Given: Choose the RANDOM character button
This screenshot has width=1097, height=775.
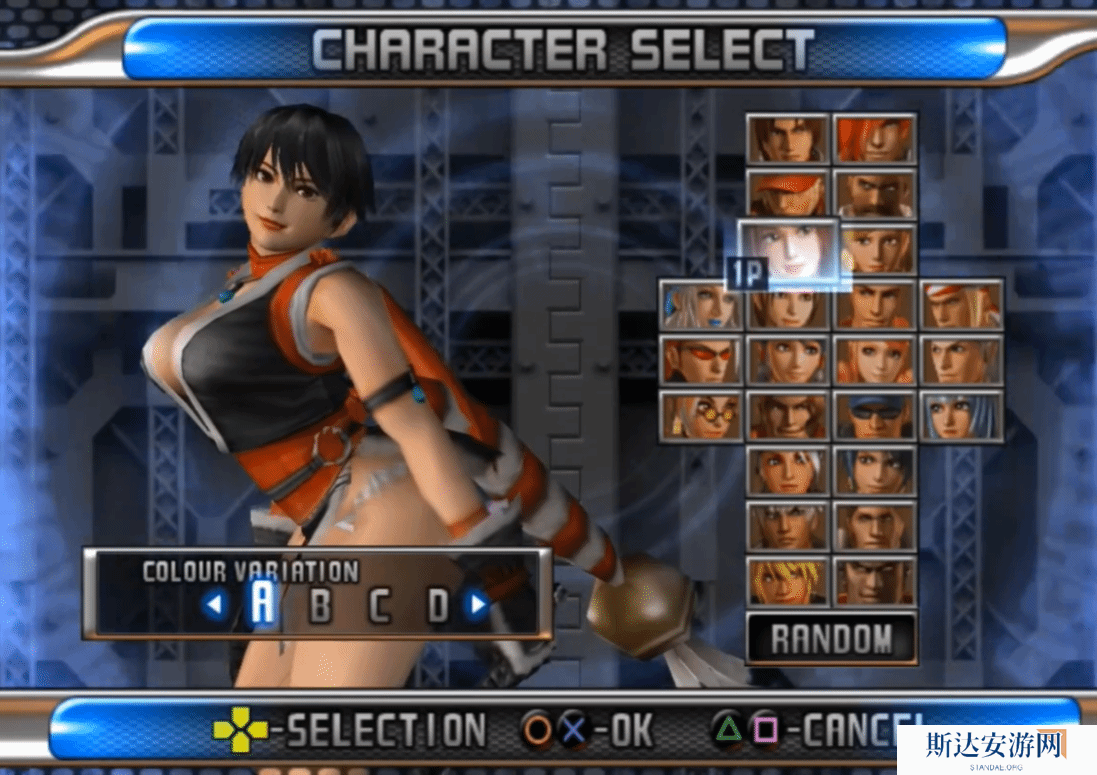Looking at the screenshot, I should (x=831, y=638).
